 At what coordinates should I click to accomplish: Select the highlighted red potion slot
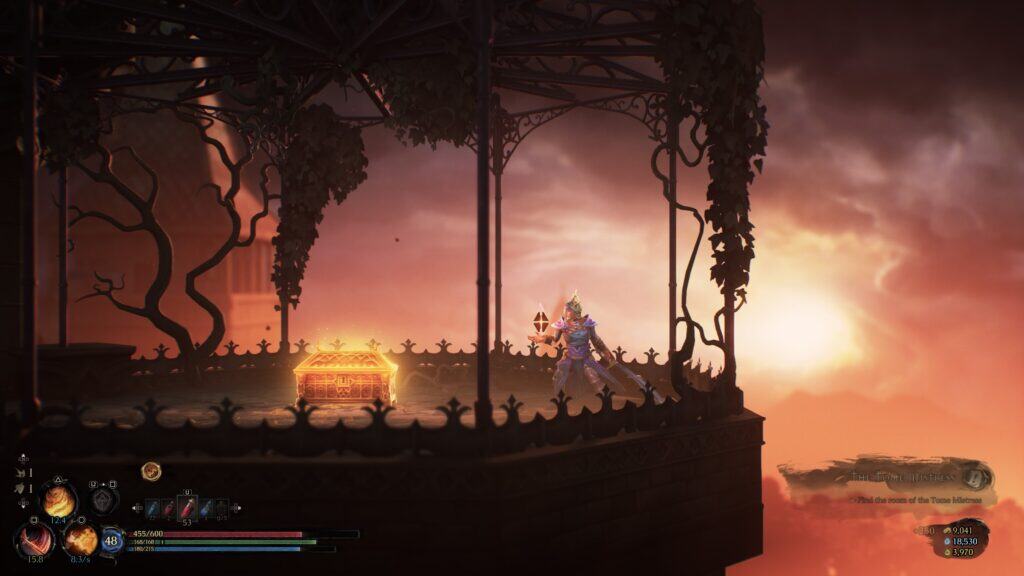(186, 508)
